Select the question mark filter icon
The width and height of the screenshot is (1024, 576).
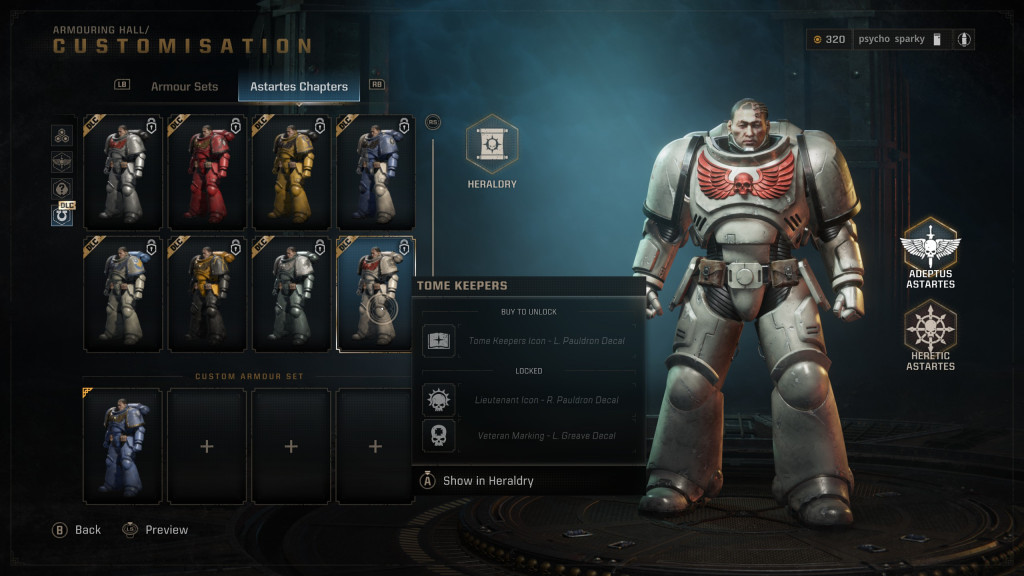coord(62,188)
